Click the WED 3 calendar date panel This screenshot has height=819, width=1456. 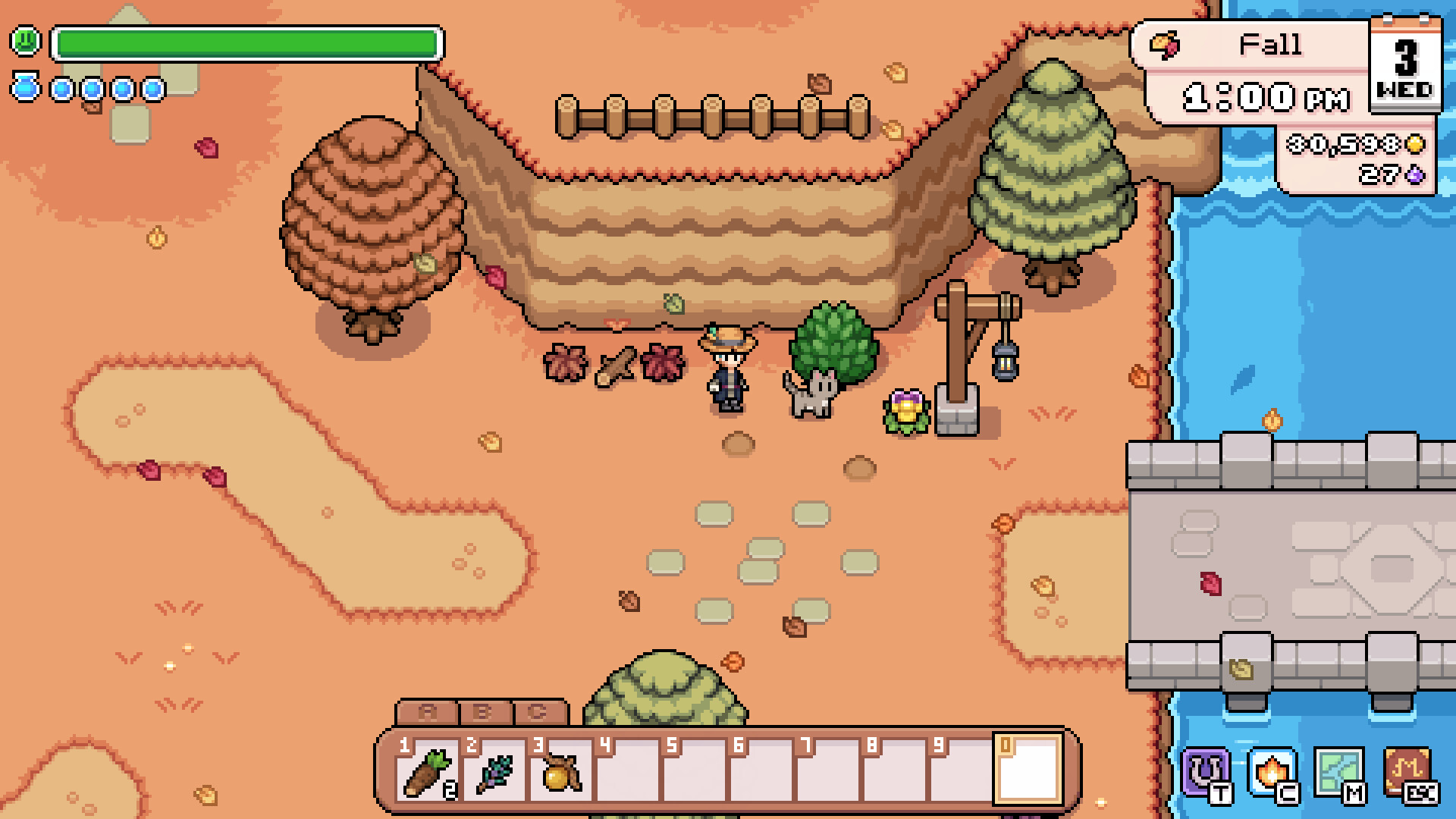click(x=1407, y=68)
